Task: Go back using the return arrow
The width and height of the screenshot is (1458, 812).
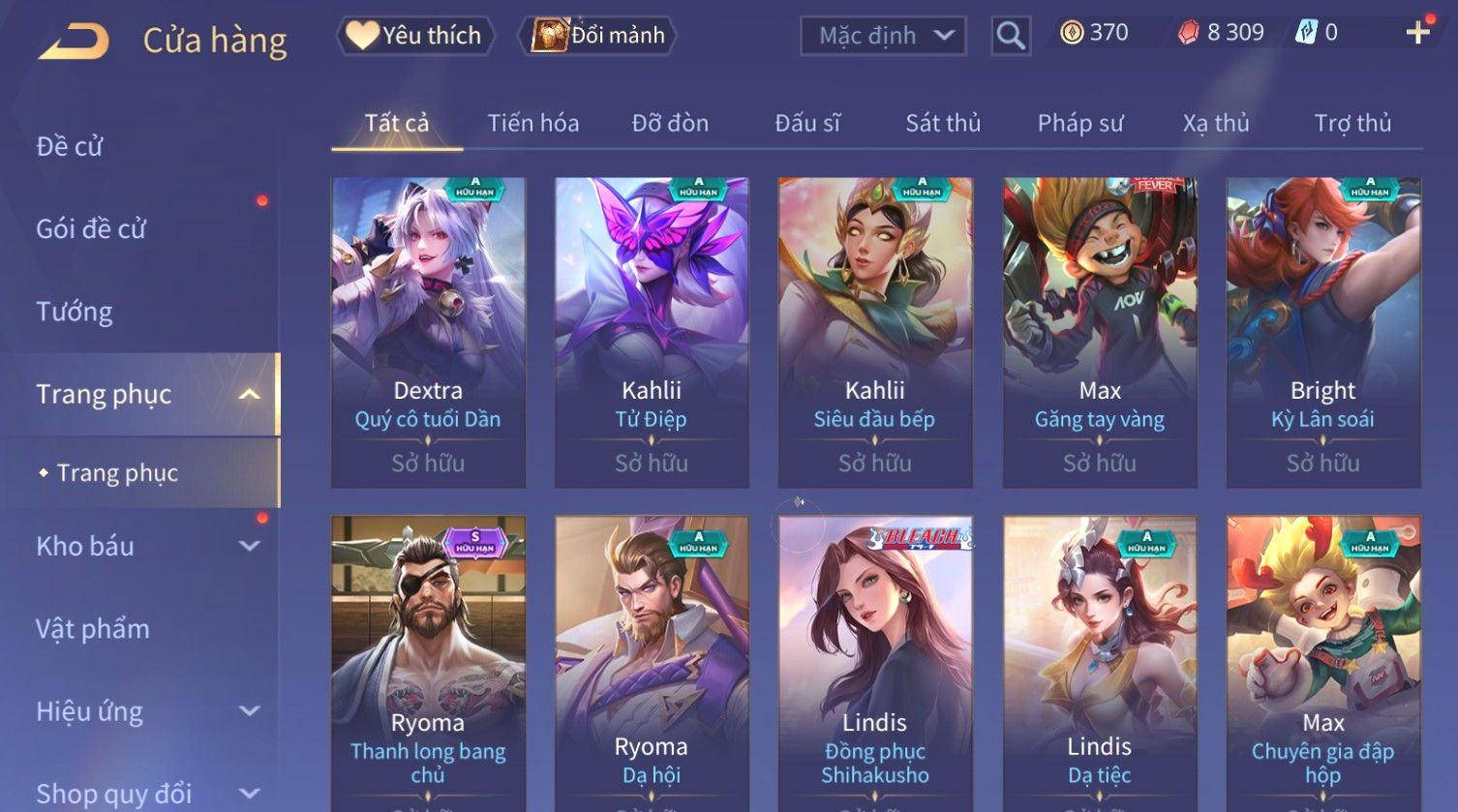Action: point(74,41)
